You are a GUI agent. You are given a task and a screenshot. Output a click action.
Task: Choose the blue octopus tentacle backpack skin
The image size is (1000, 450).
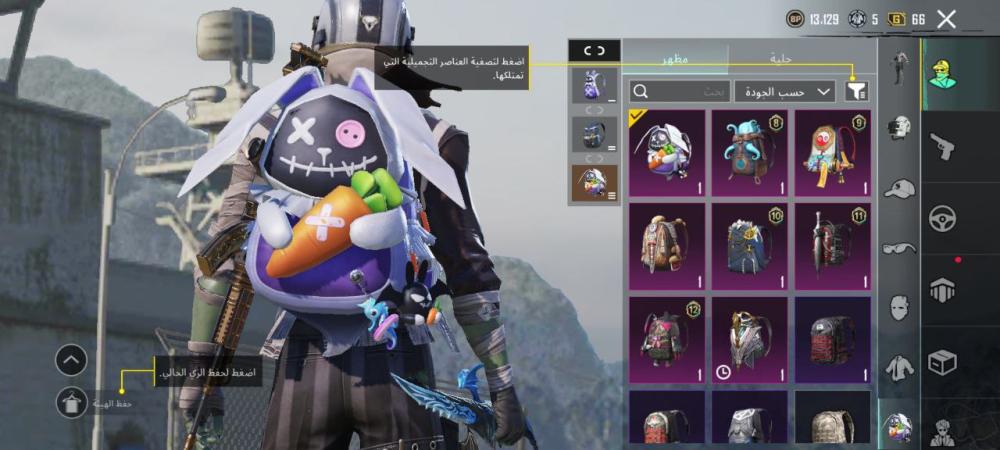click(x=749, y=153)
